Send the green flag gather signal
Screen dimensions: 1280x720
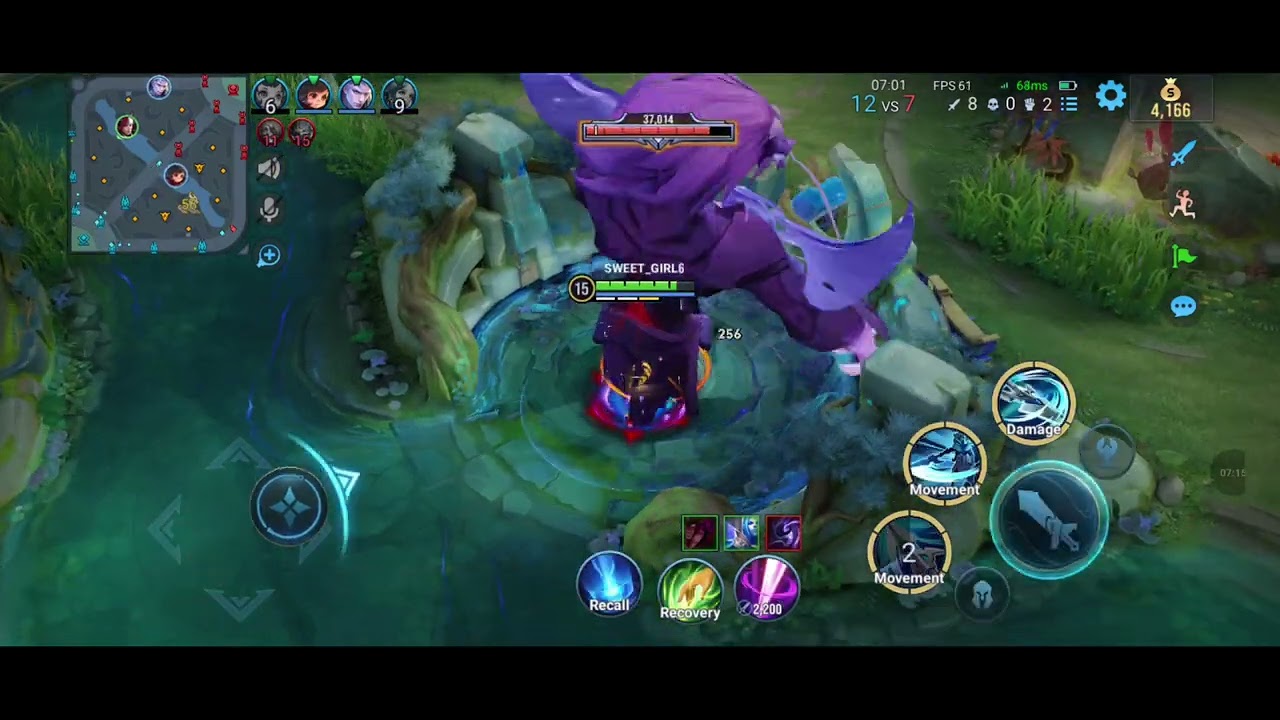pyautogui.click(x=1183, y=257)
